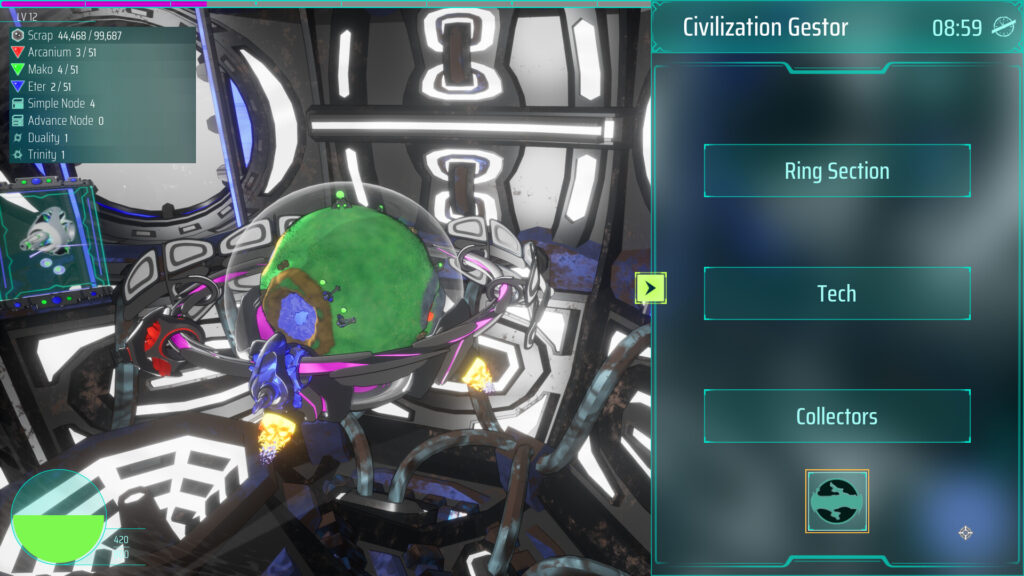The width and height of the screenshot is (1024, 576).
Task: Open the Ring Section menu
Action: click(837, 171)
